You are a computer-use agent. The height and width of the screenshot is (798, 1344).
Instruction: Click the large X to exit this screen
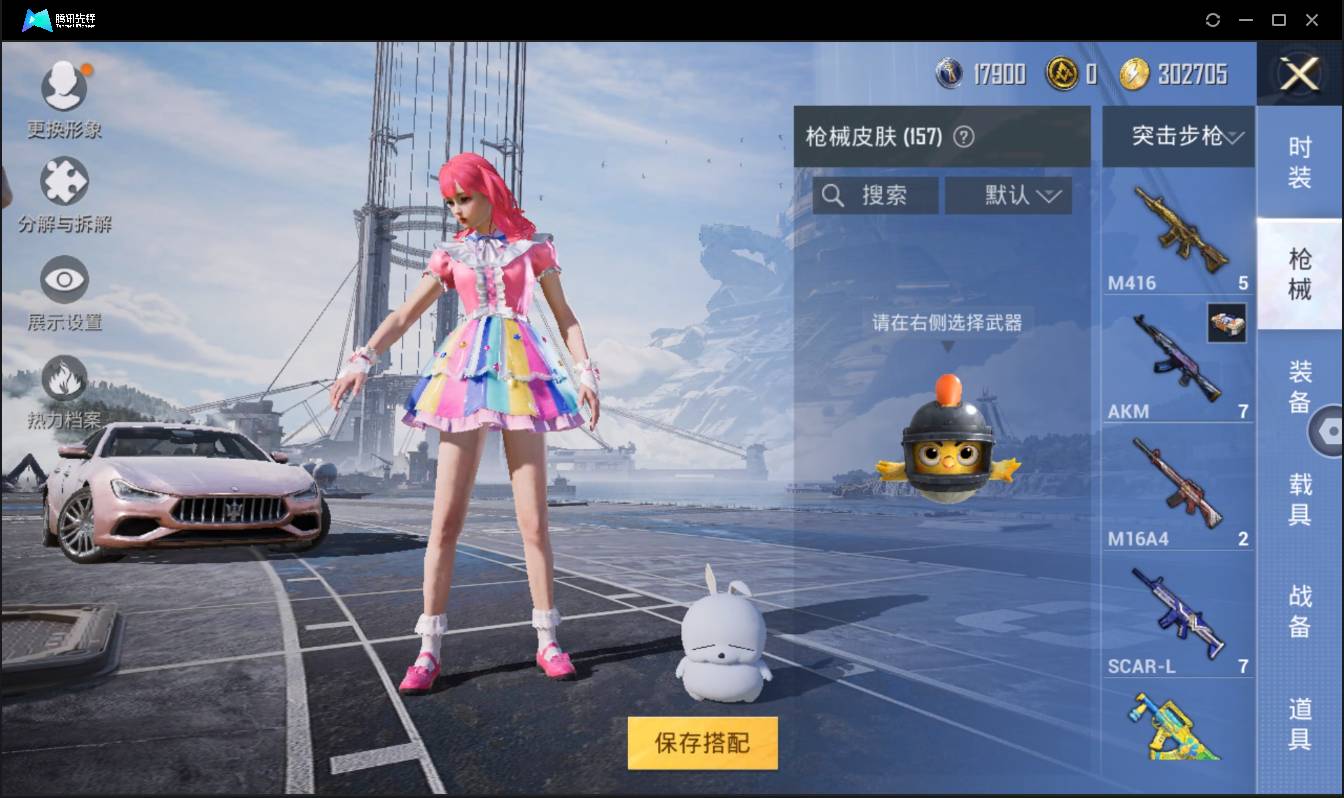[1298, 75]
